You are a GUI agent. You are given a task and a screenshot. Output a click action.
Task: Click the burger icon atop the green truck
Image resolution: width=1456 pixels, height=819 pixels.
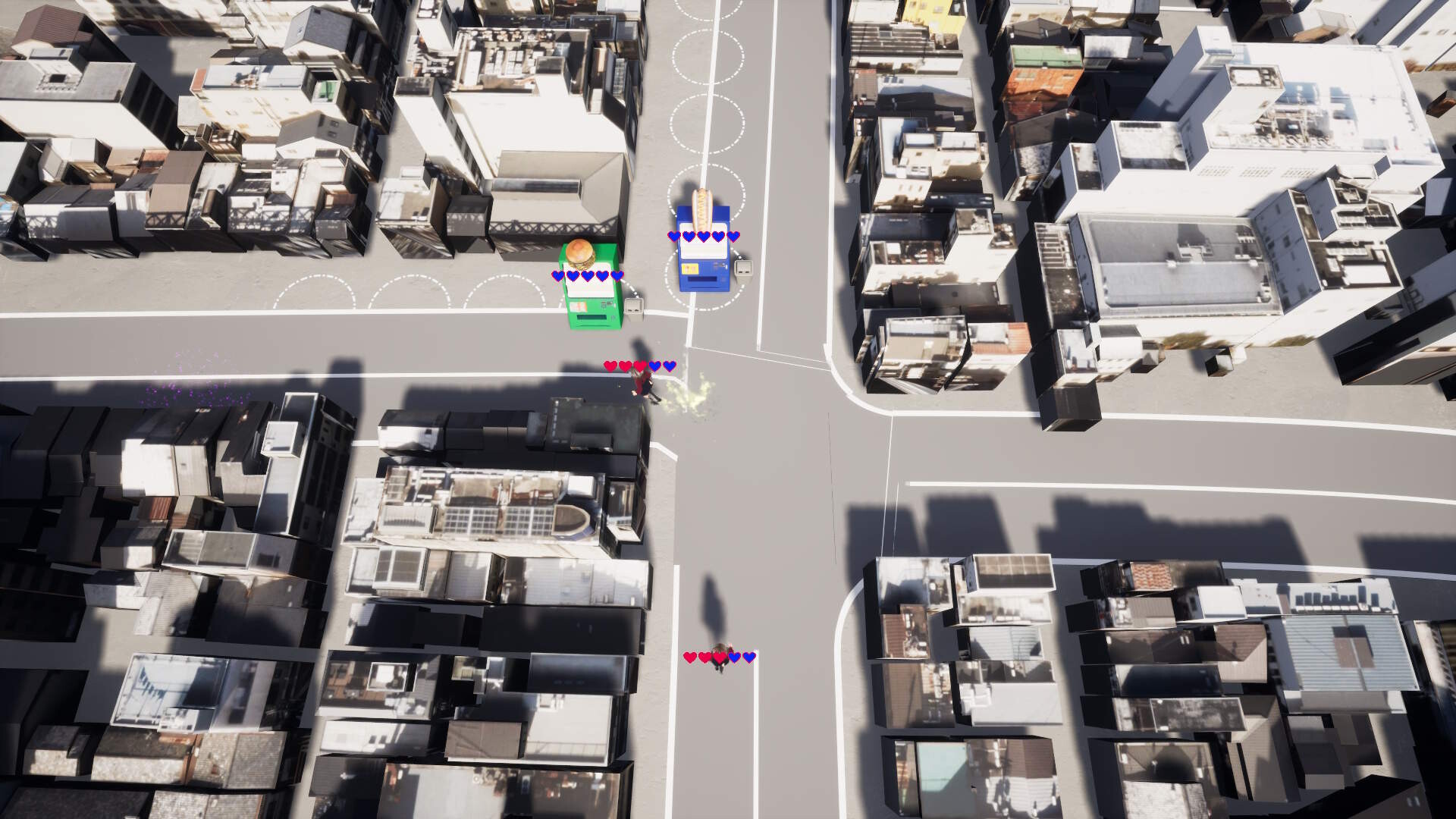coord(580,255)
